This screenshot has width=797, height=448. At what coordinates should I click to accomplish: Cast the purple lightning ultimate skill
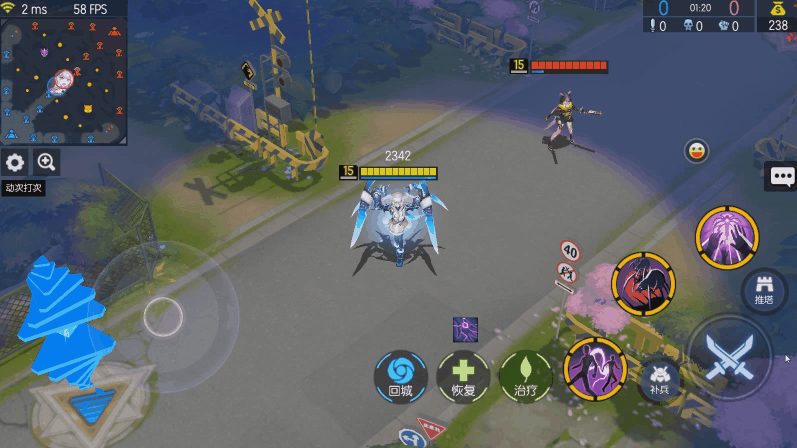pos(727,238)
